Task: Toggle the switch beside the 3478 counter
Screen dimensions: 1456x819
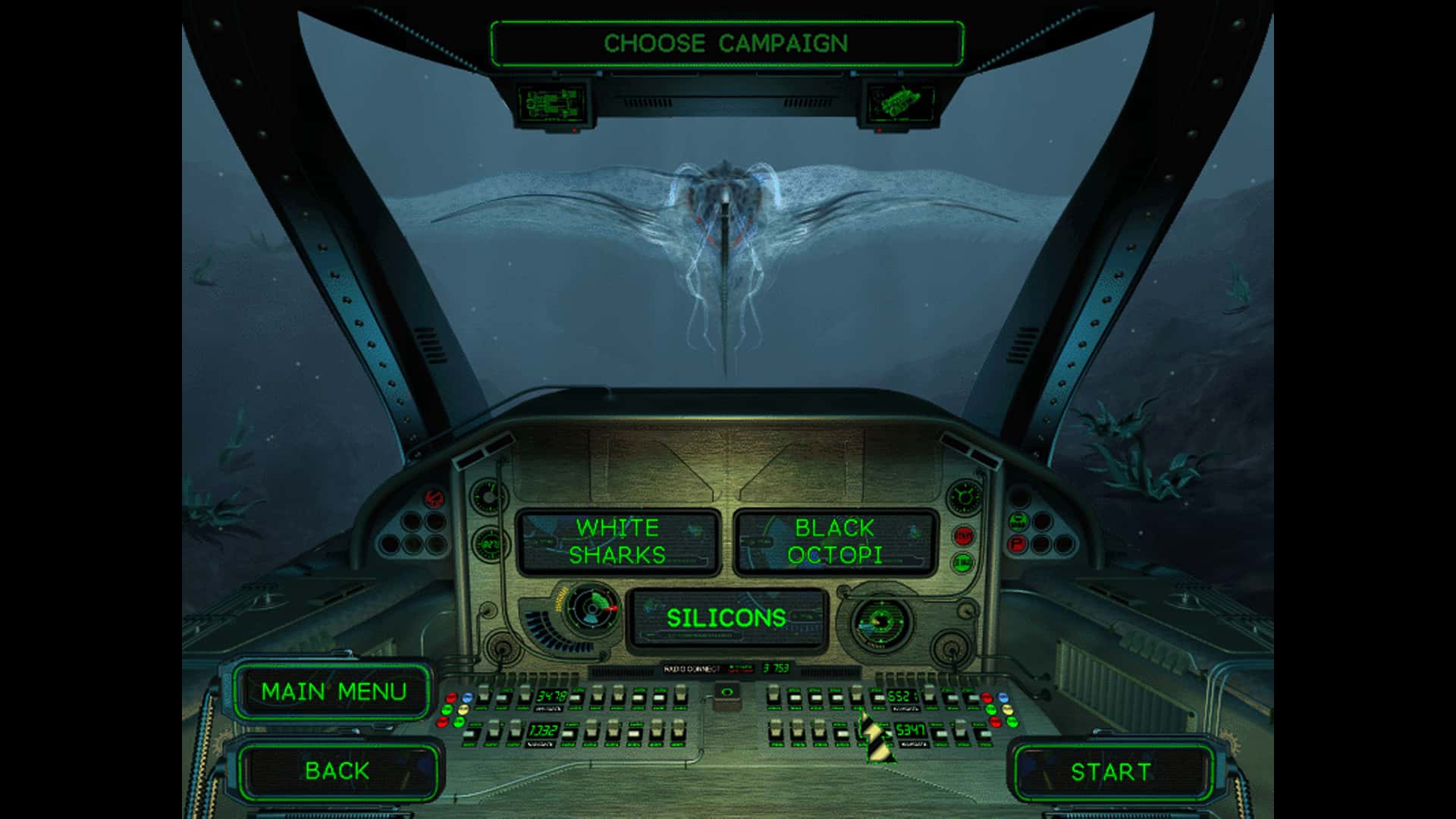Action: (x=576, y=697)
